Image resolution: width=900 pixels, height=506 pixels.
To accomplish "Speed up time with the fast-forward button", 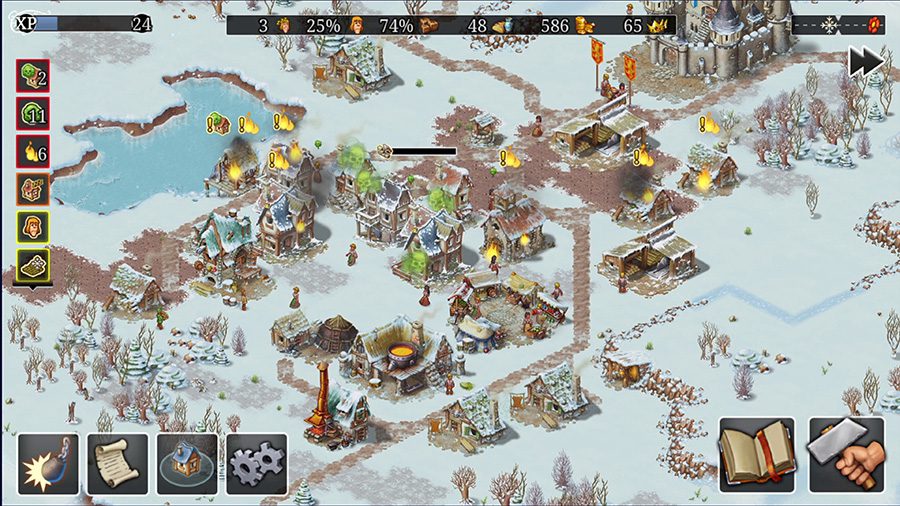I will 865,61.
